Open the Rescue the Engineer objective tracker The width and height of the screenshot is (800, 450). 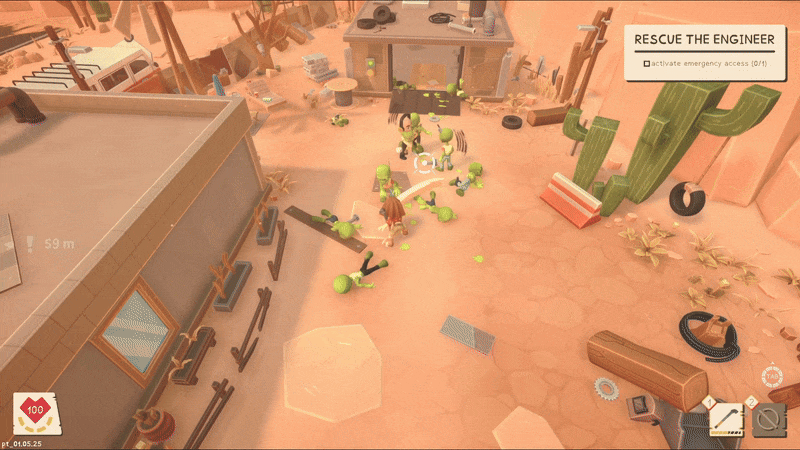[705, 40]
